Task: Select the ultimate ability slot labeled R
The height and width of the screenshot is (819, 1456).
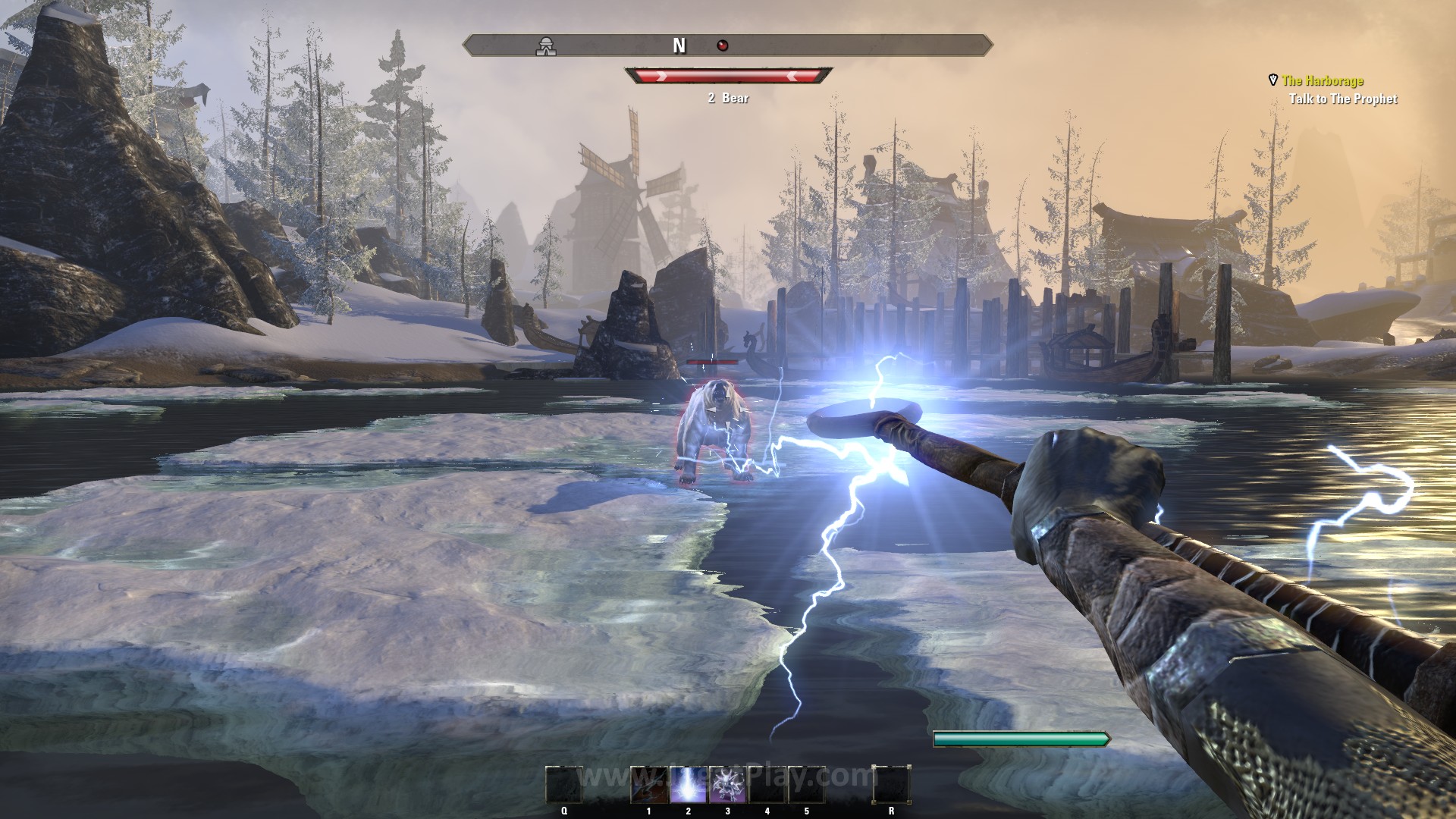Action: click(891, 784)
